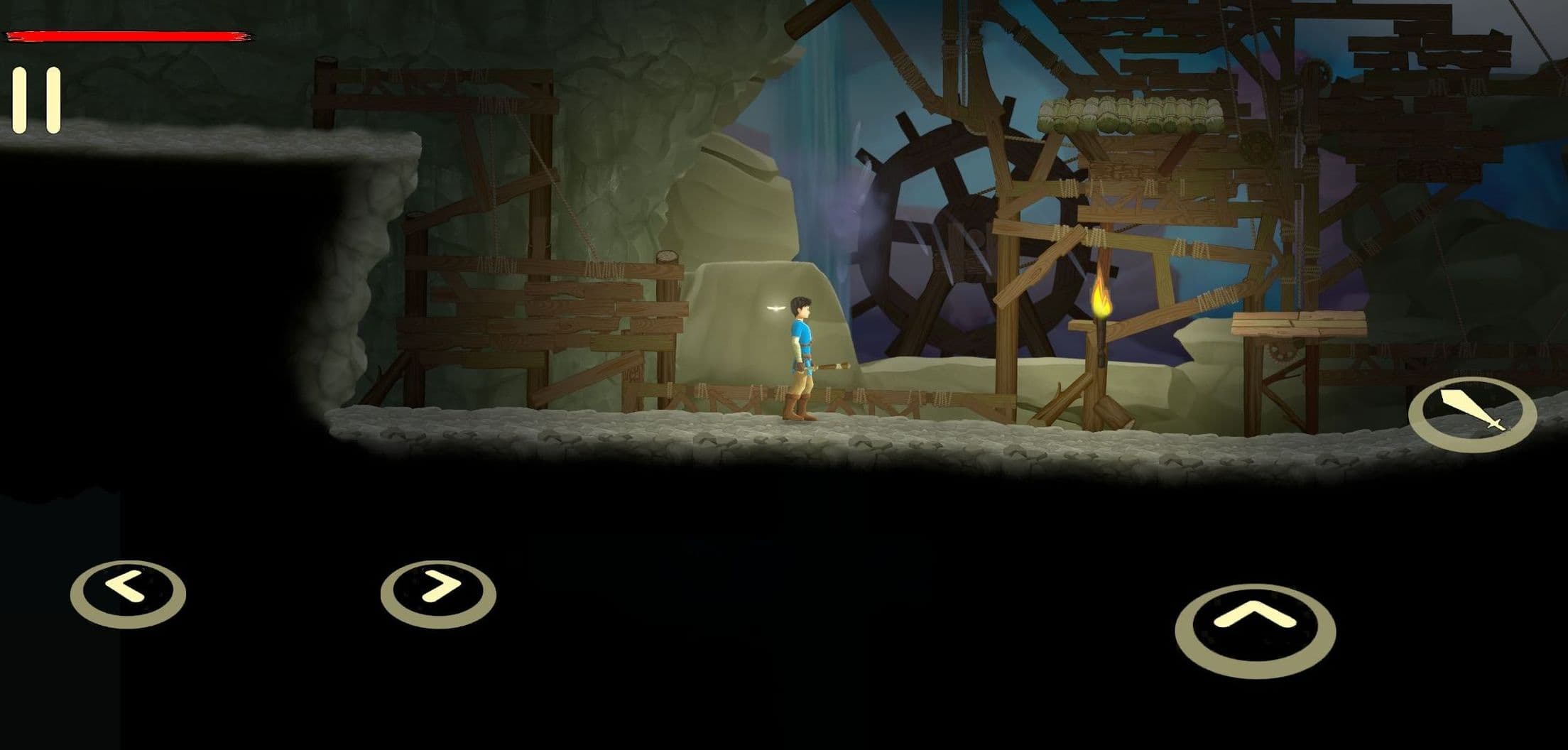
Task: Hit the jump up-arrow button
Action: tap(1255, 629)
